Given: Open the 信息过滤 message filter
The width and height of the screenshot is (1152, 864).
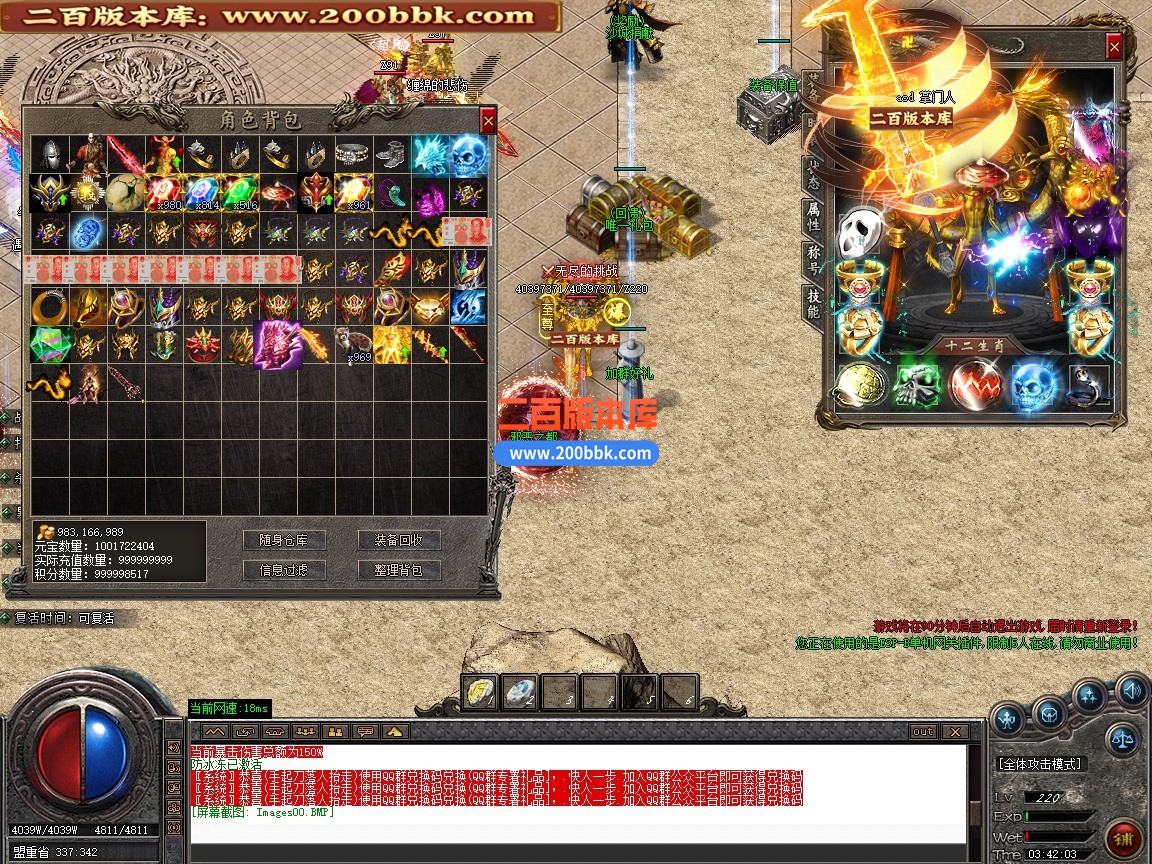Looking at the screenshot, I should point(283,570).
